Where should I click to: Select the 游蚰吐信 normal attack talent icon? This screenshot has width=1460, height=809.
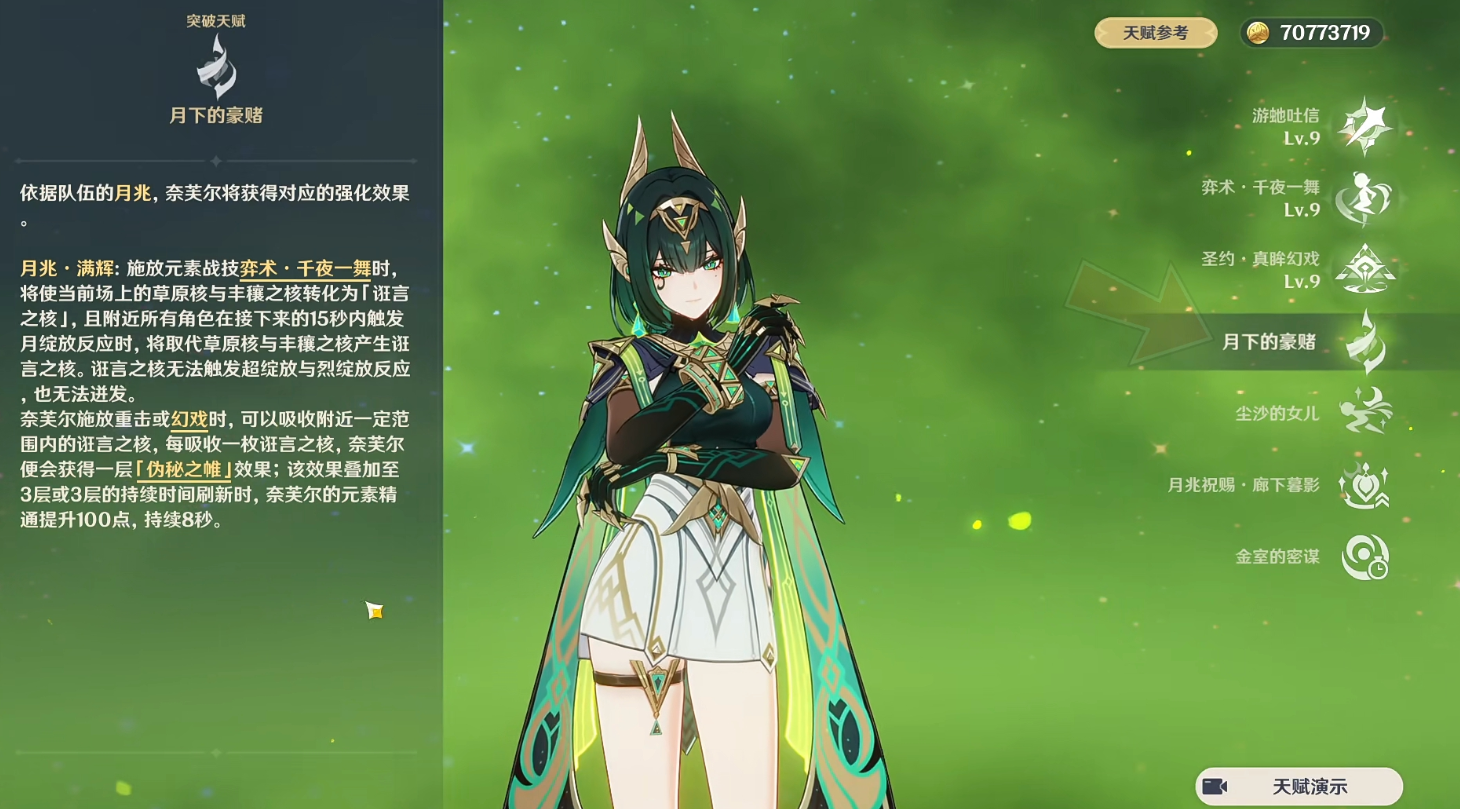click(1367, 124)
